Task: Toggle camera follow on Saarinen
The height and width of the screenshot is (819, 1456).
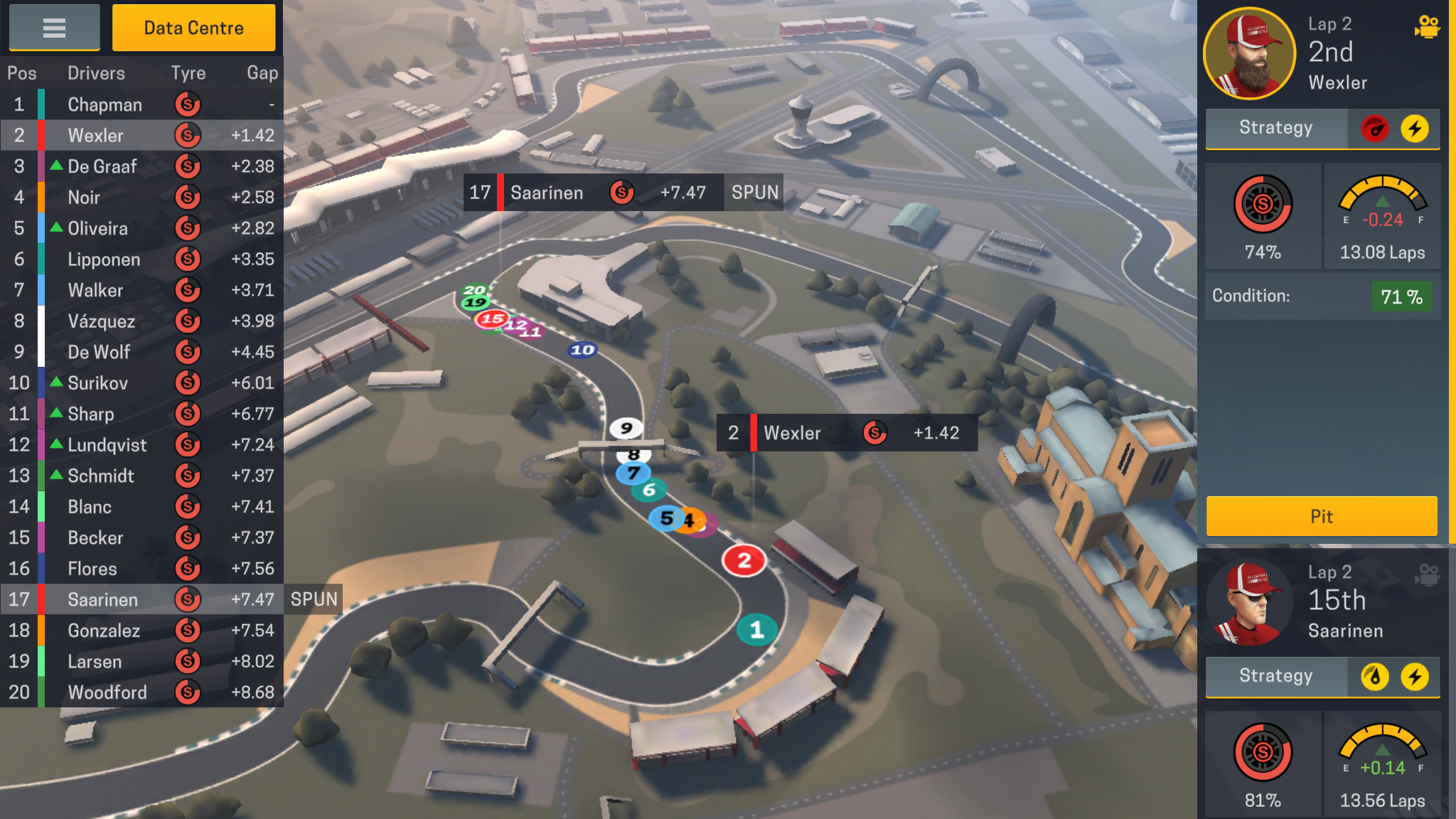Action: coord(1427,574)
